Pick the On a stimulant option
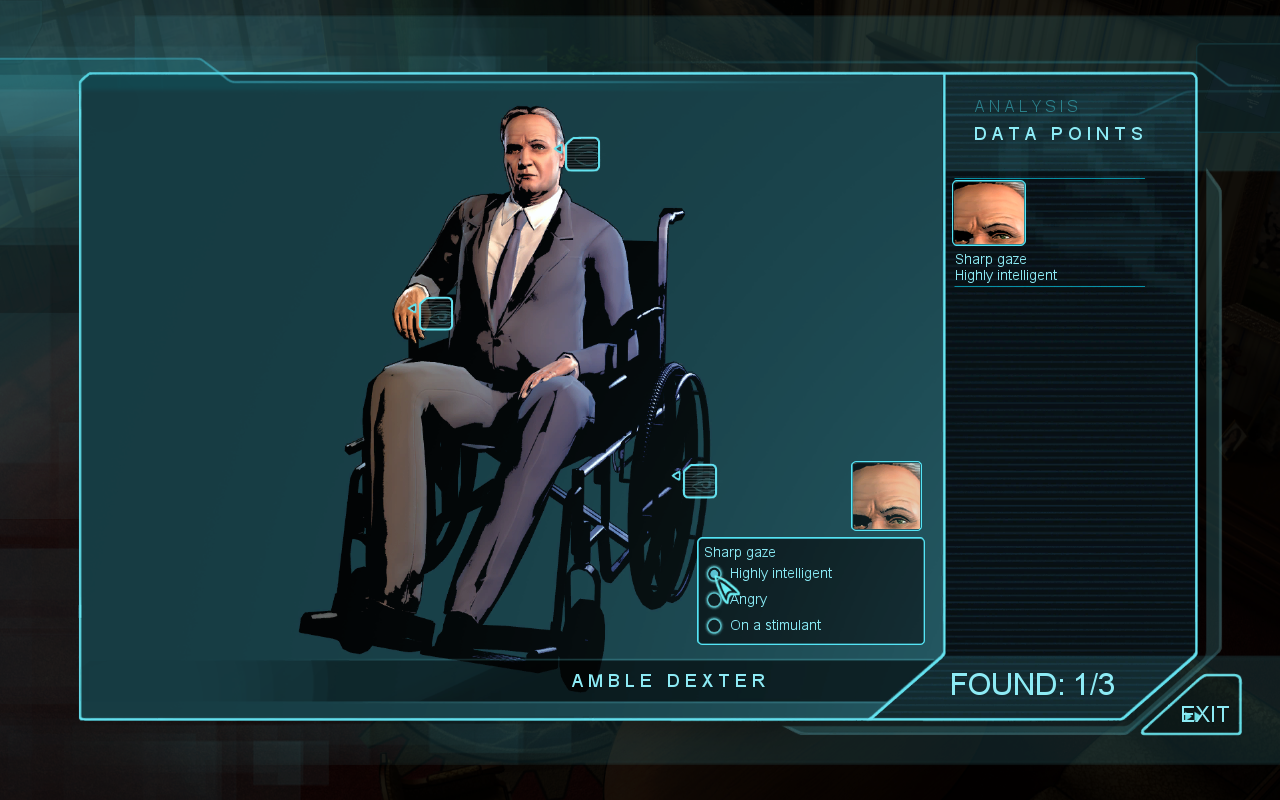Image resolution: width=1280 pixels, height=800 pixels. tap(714, 626)
